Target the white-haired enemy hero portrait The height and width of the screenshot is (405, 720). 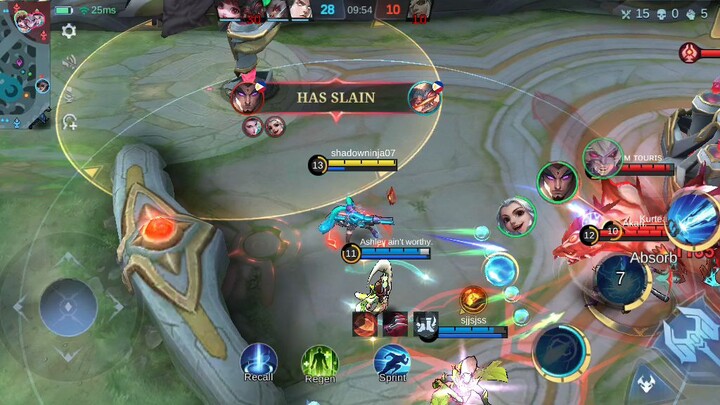(516, 217)
